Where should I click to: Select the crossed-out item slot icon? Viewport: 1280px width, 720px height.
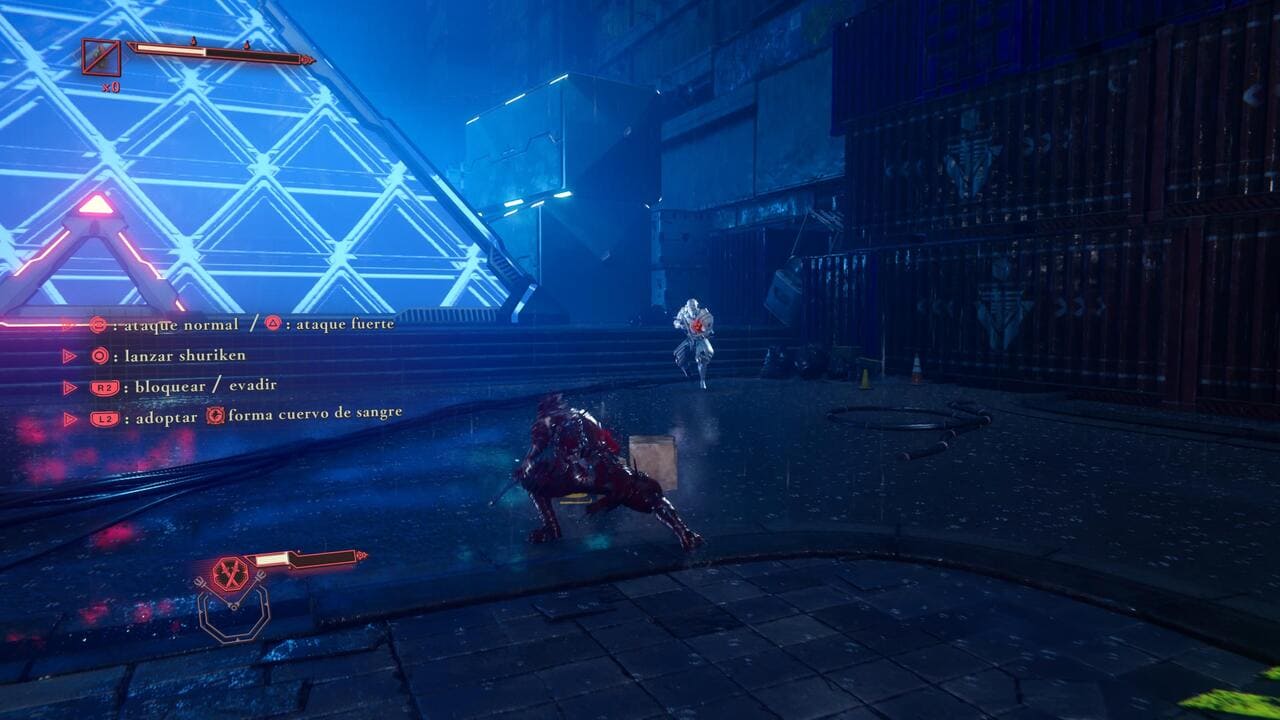coord(101,58)
